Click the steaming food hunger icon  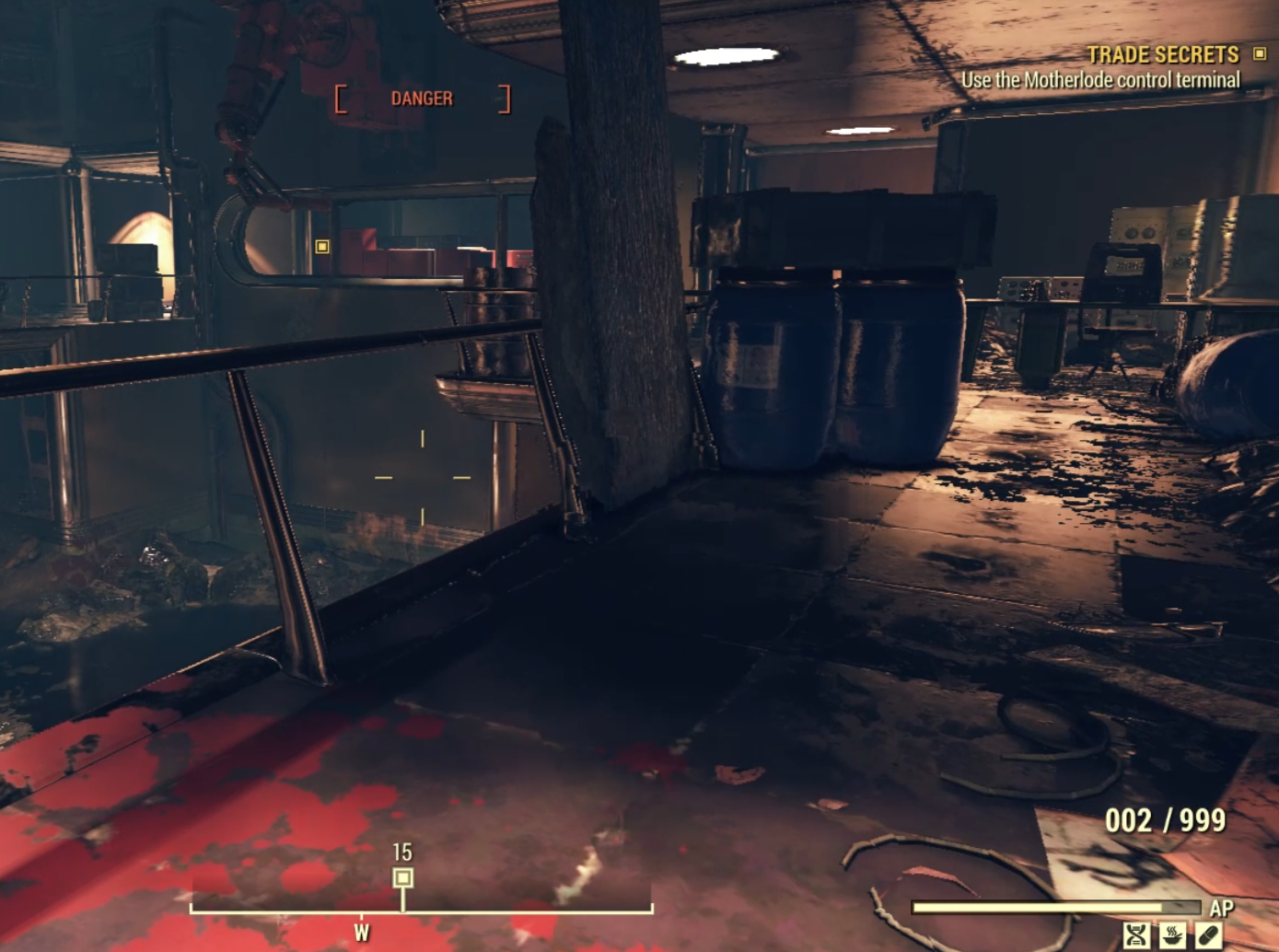tap(1171, 935)
